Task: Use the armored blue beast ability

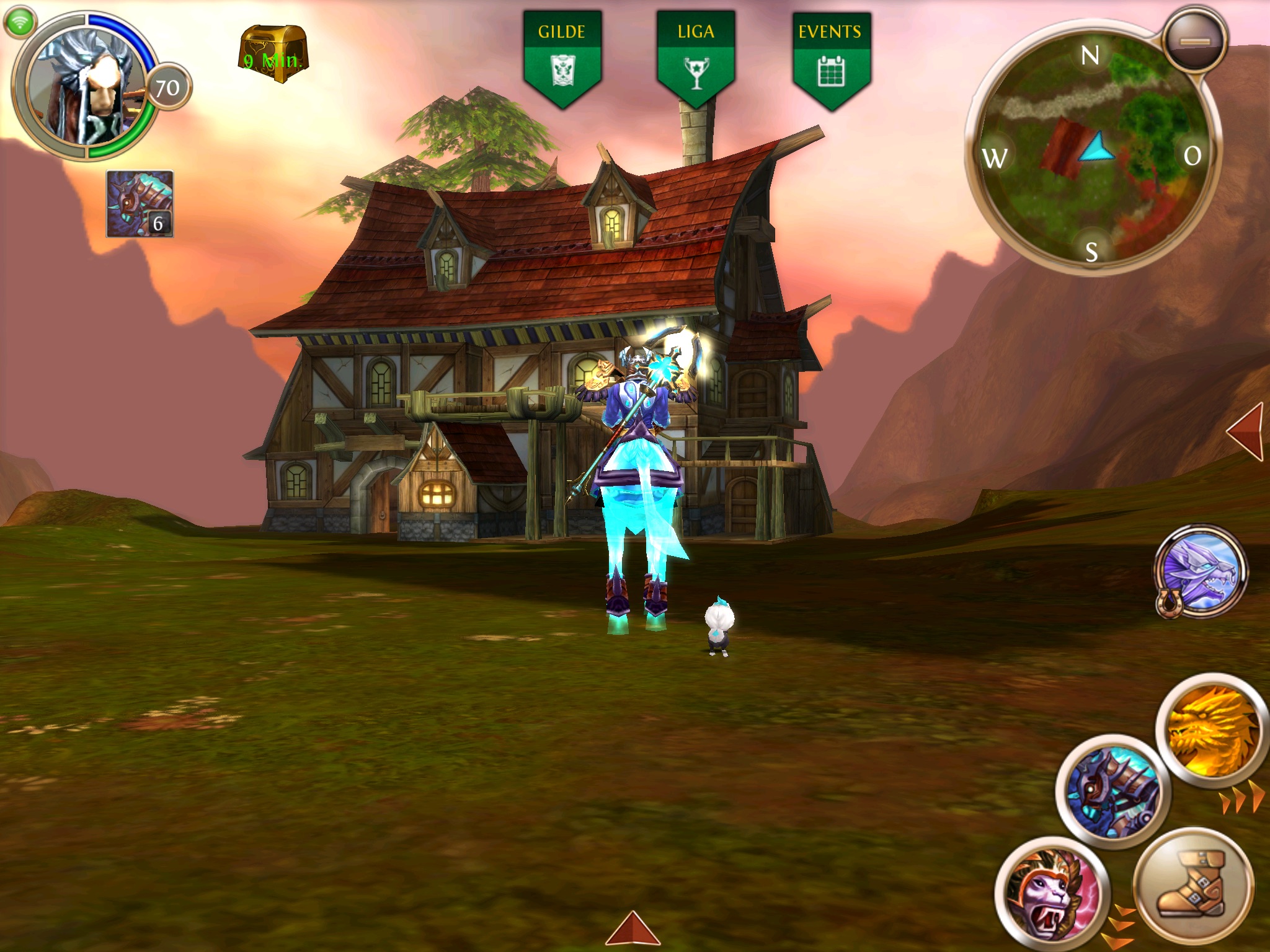Action: pyautogui.click(x=1112, y=792)
